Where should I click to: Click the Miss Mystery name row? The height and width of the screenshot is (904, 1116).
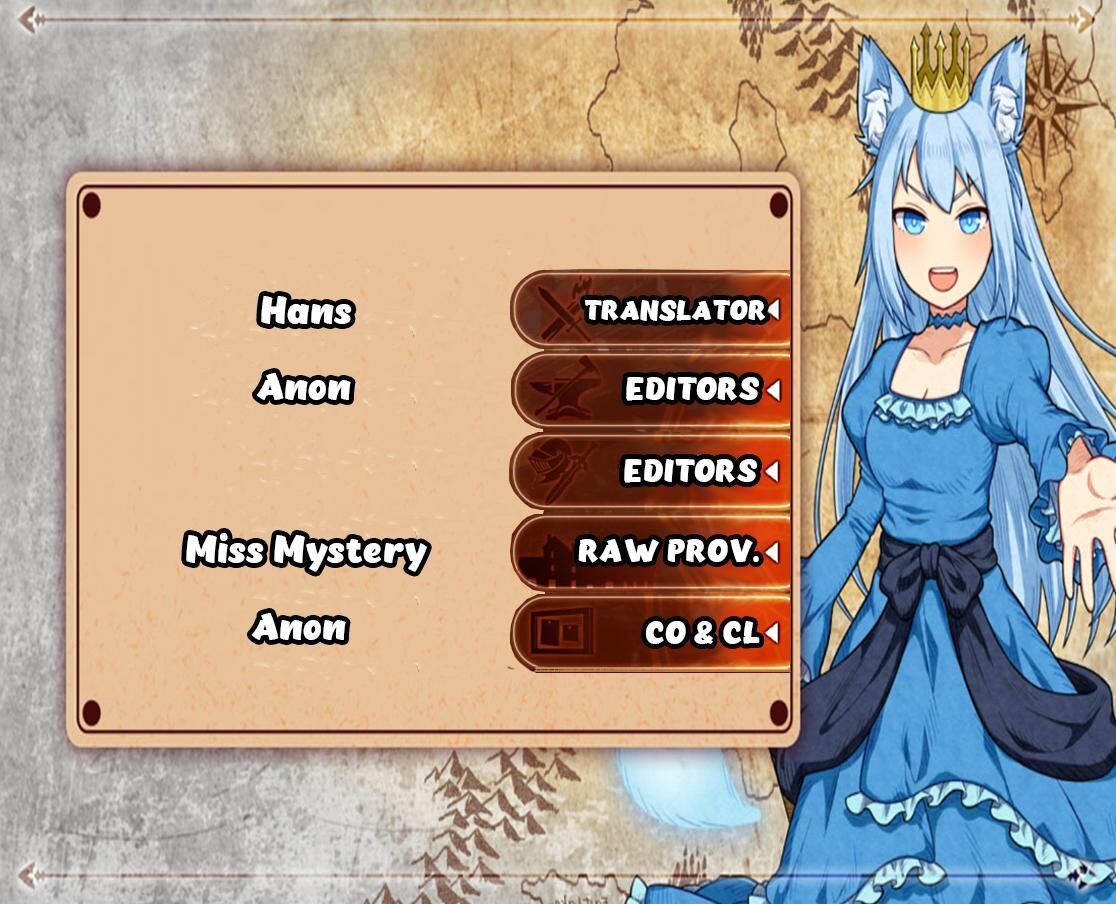pos(305,550)
